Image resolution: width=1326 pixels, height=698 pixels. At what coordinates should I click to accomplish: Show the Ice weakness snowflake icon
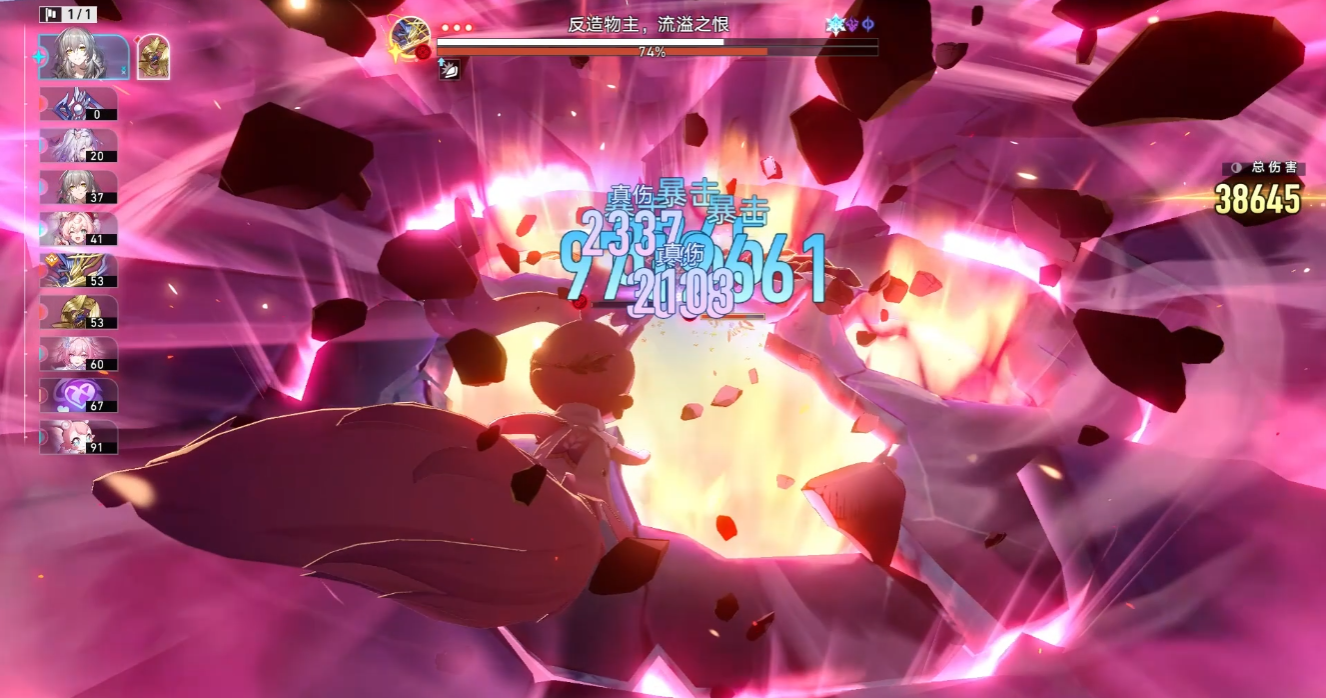tap(835, 25)
